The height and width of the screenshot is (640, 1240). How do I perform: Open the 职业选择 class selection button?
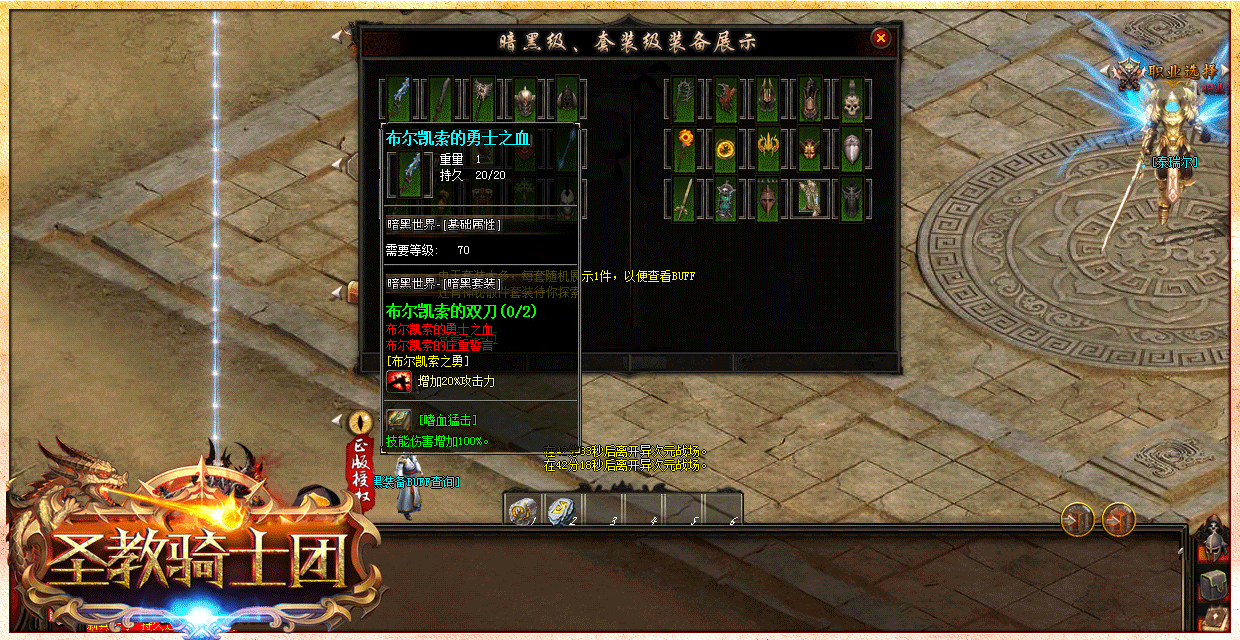point(1172,72)
